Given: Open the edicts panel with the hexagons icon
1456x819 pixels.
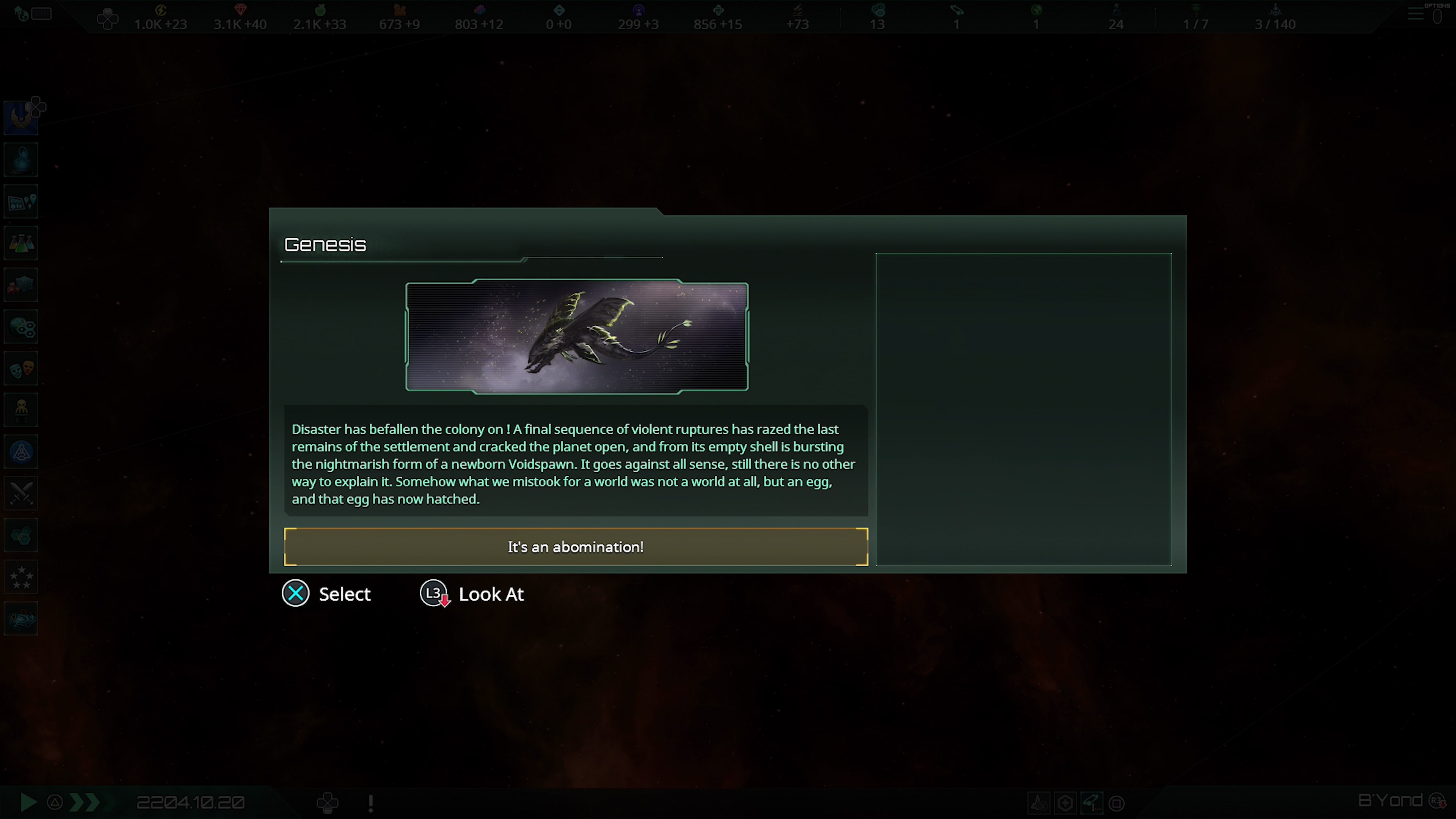Looking at the screenshot, I should (21, 535).
